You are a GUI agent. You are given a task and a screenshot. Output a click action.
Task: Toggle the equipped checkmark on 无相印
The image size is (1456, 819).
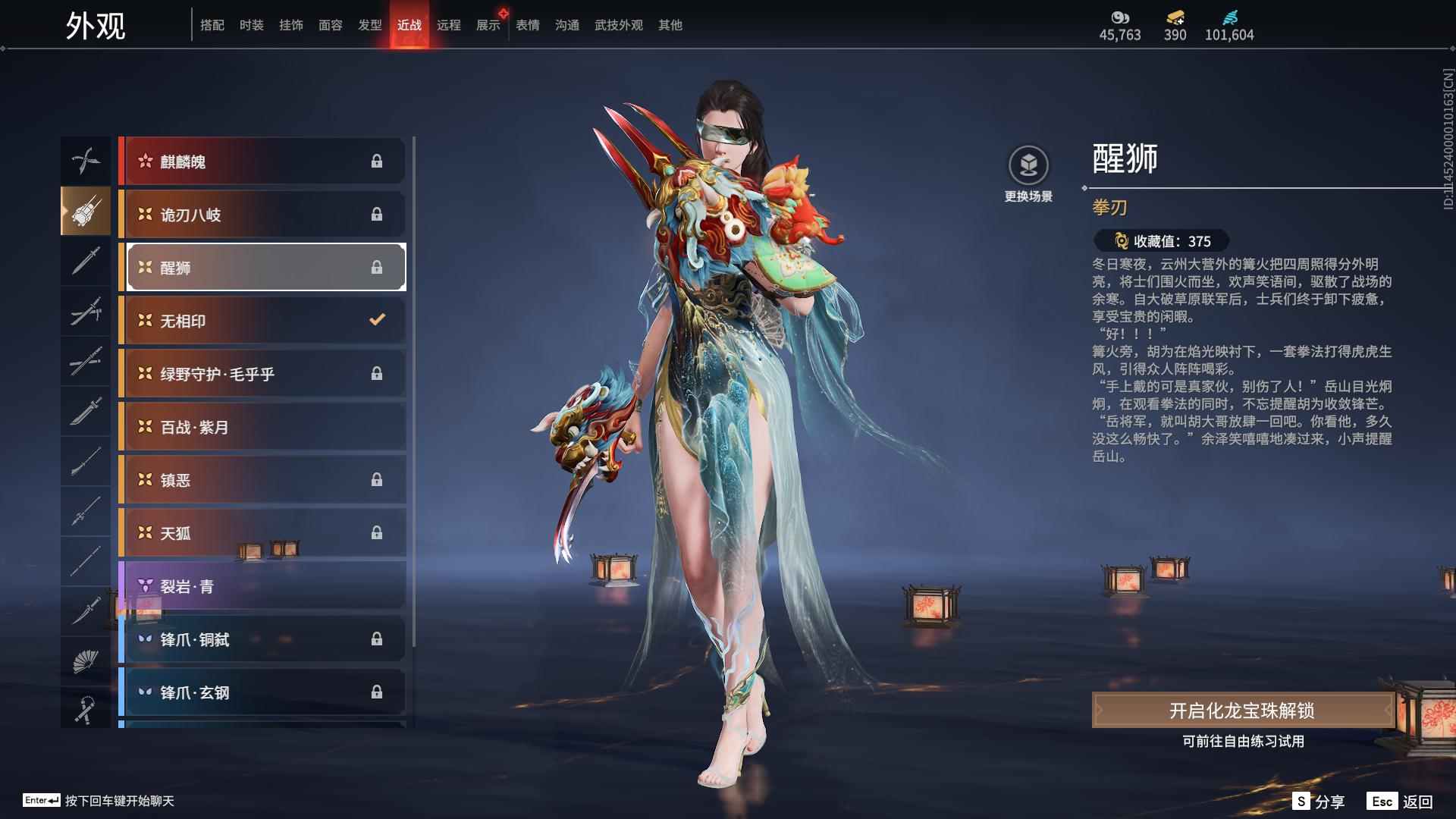(x=377, y=320)
